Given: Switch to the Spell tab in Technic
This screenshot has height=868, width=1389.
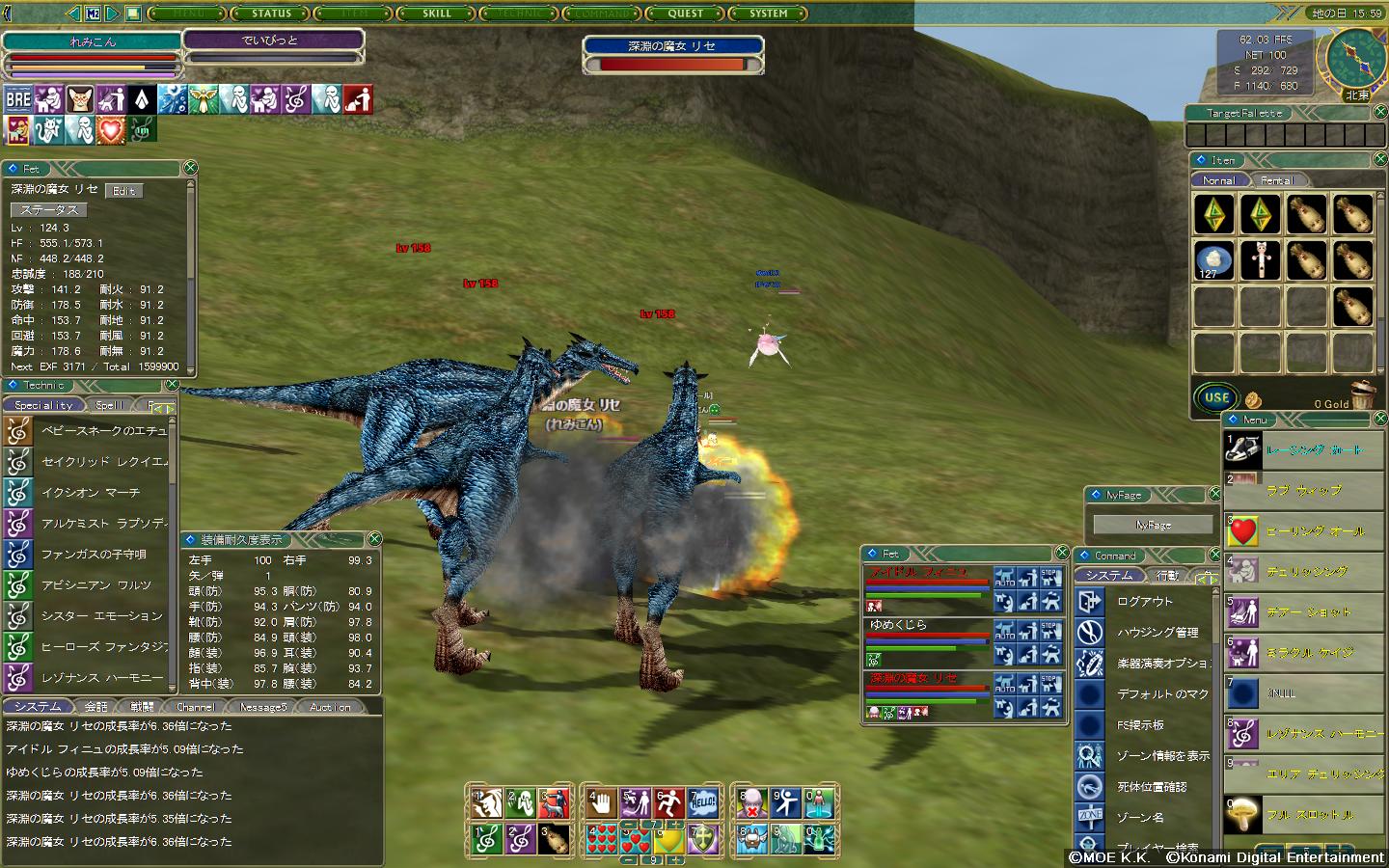Looking at the screenshot, I should tap(110, 405).
